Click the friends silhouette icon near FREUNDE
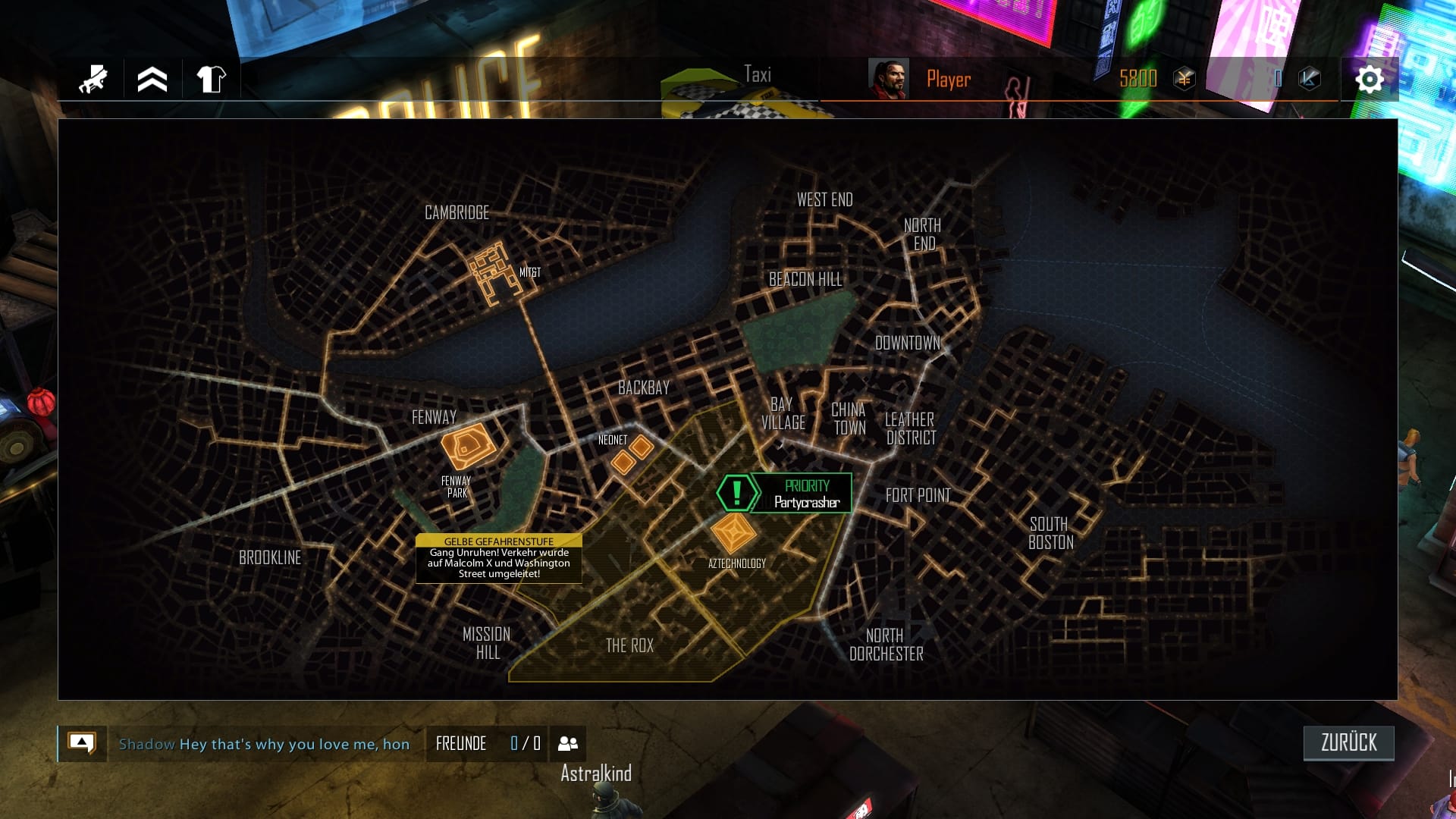 pos(567,744)
